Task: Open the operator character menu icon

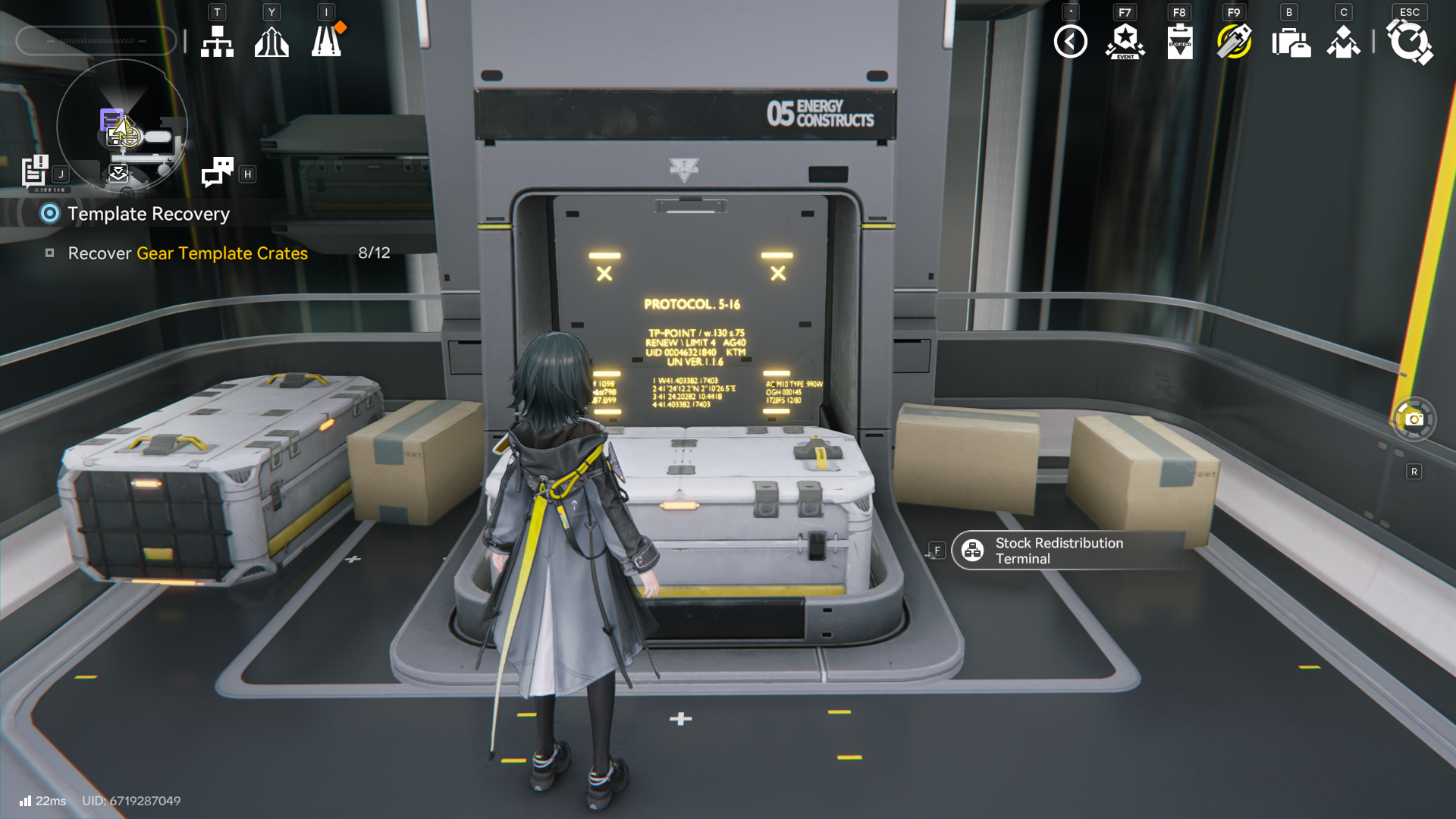Action: pyautogui.click(x=1343, y=42)
